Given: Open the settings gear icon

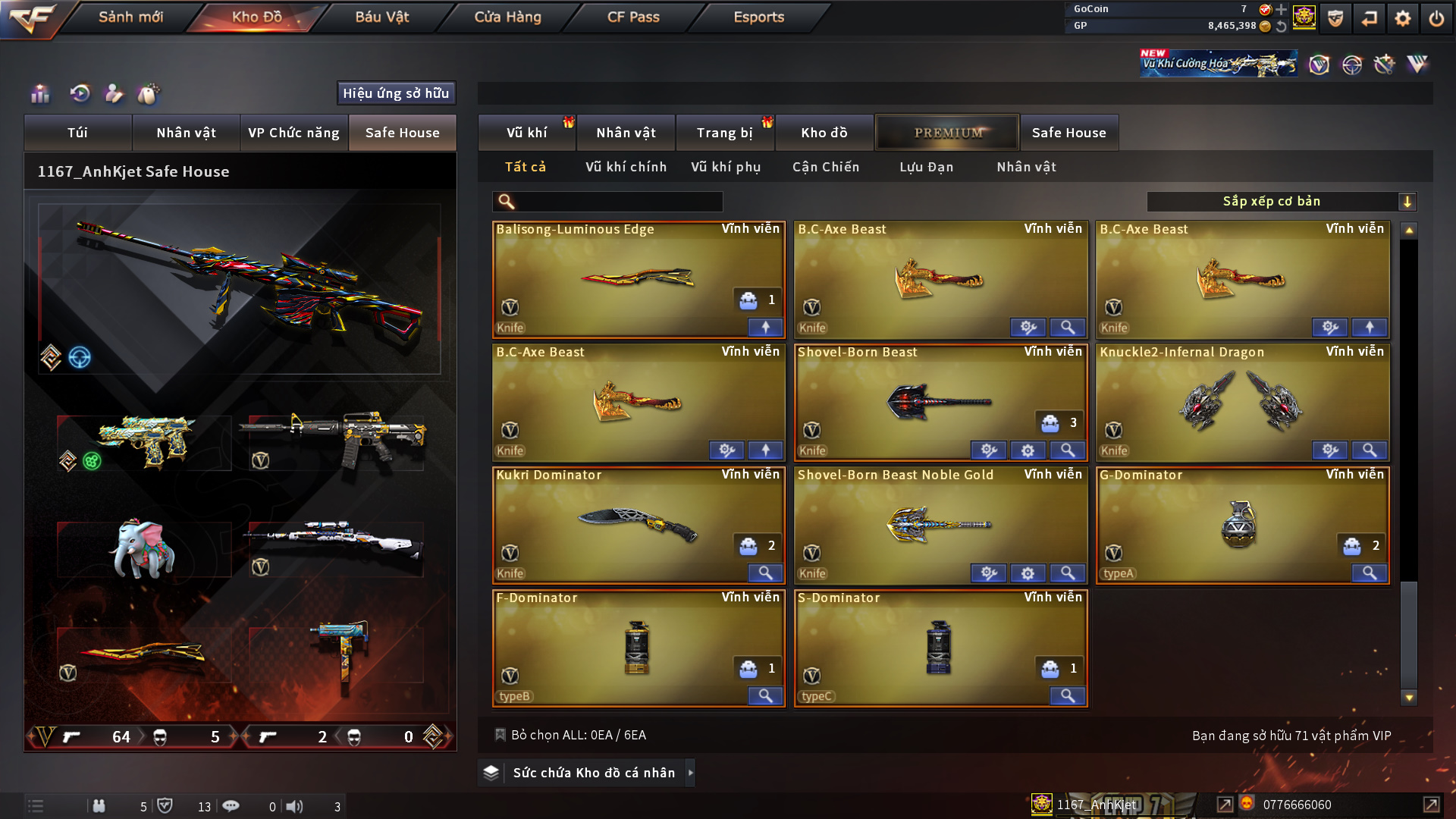Looking at the screenshot, I should tap(1402, 18).
